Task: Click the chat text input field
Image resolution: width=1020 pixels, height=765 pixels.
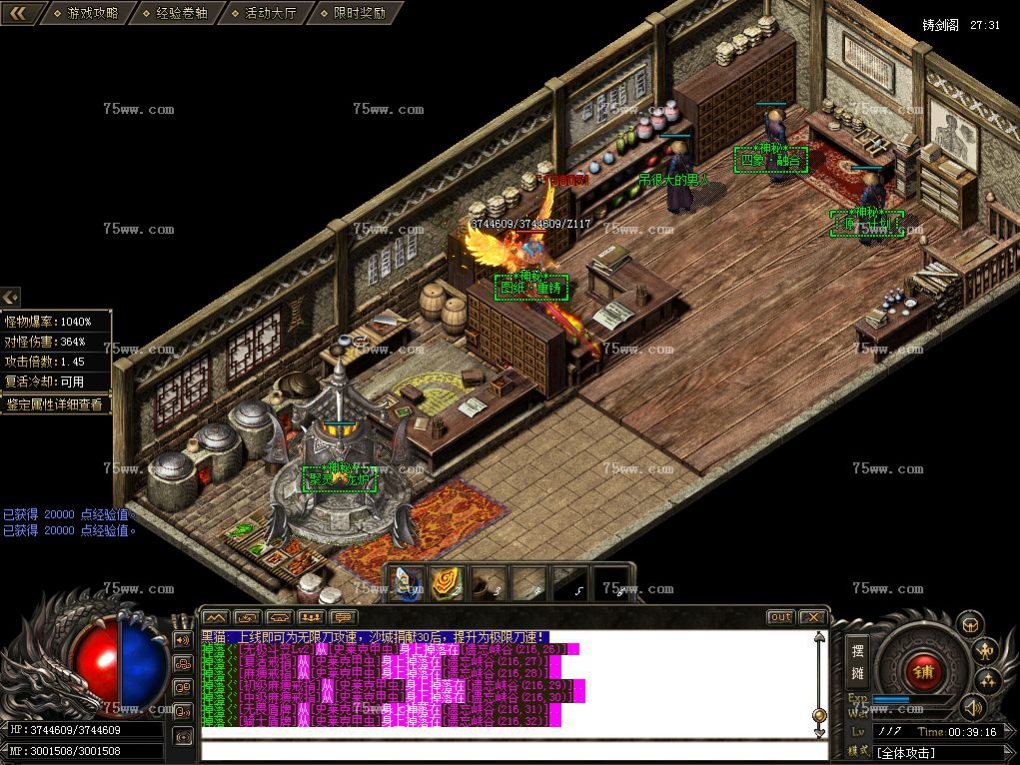Action: (x=510, y=751)
